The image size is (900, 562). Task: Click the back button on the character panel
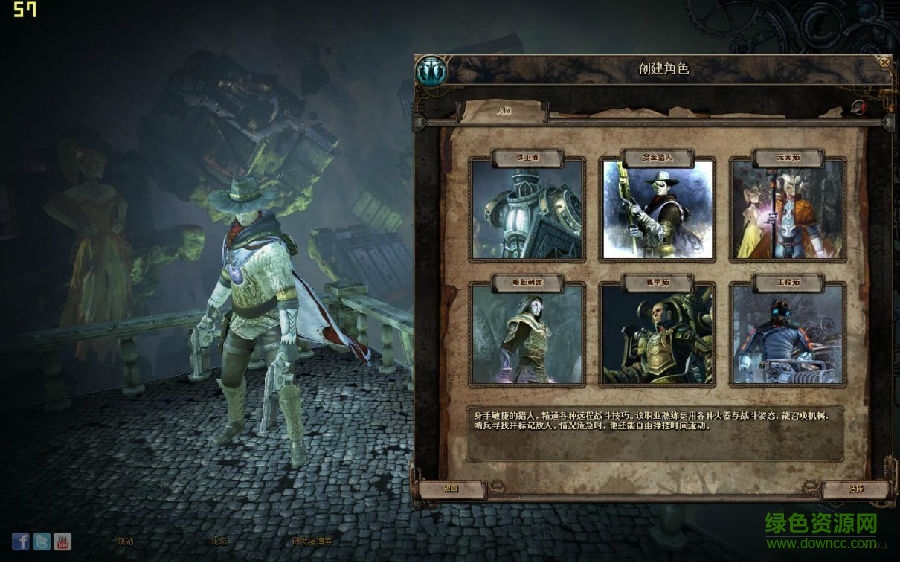tap(451, 489)
